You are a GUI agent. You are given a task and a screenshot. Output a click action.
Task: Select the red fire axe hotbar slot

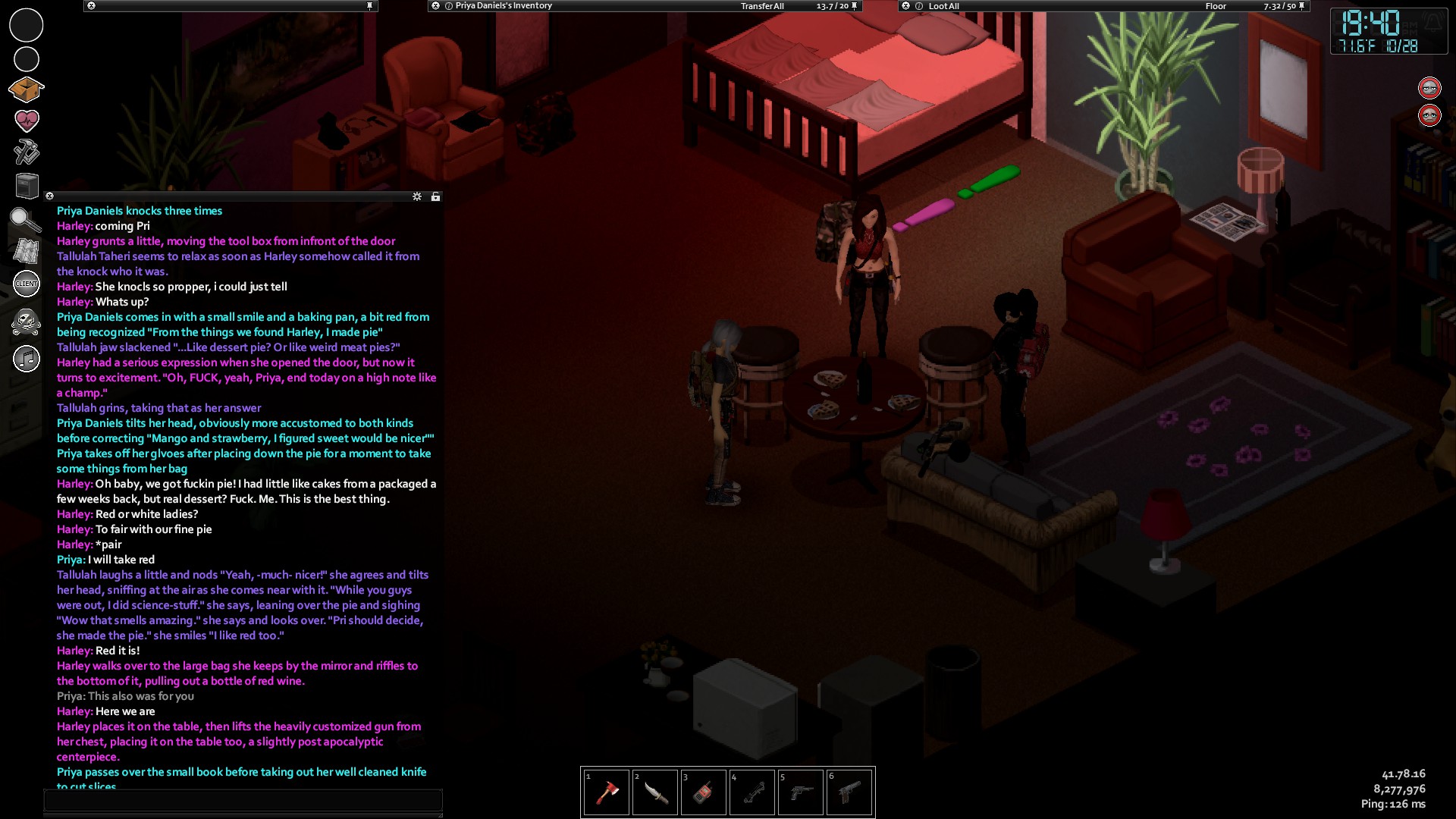tap(607, 792)
